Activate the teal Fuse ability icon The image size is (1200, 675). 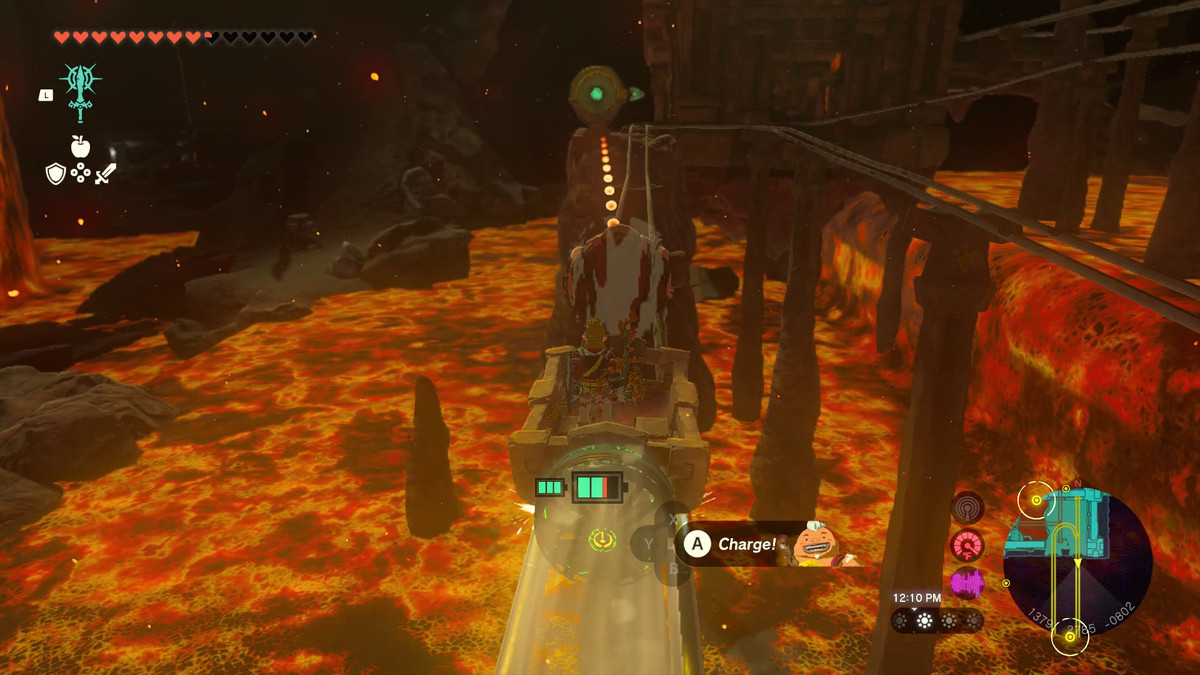tap(80, 88)
